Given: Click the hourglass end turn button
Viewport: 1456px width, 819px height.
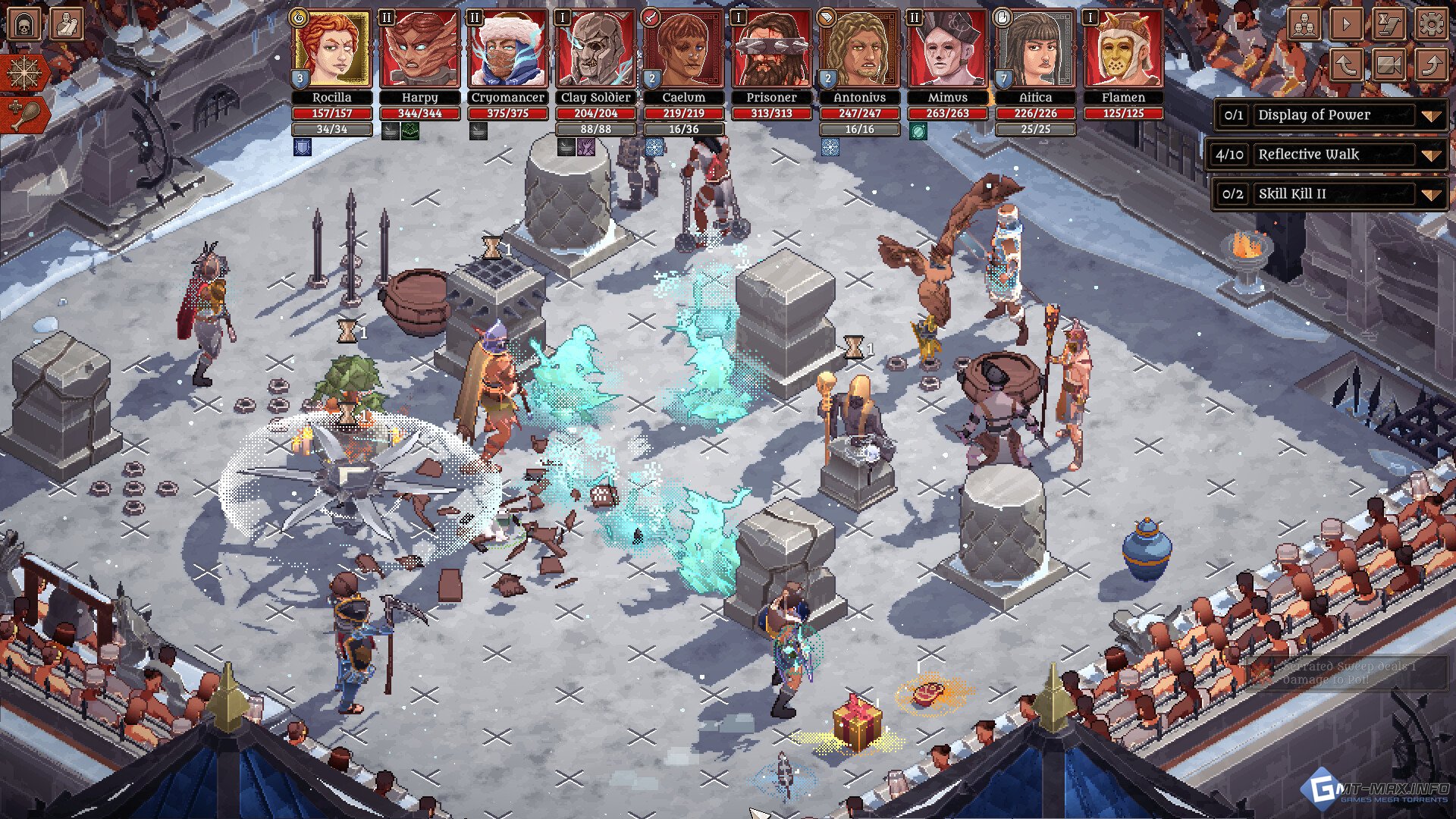Looking at the screenshot, I should tap(1389, 24).
